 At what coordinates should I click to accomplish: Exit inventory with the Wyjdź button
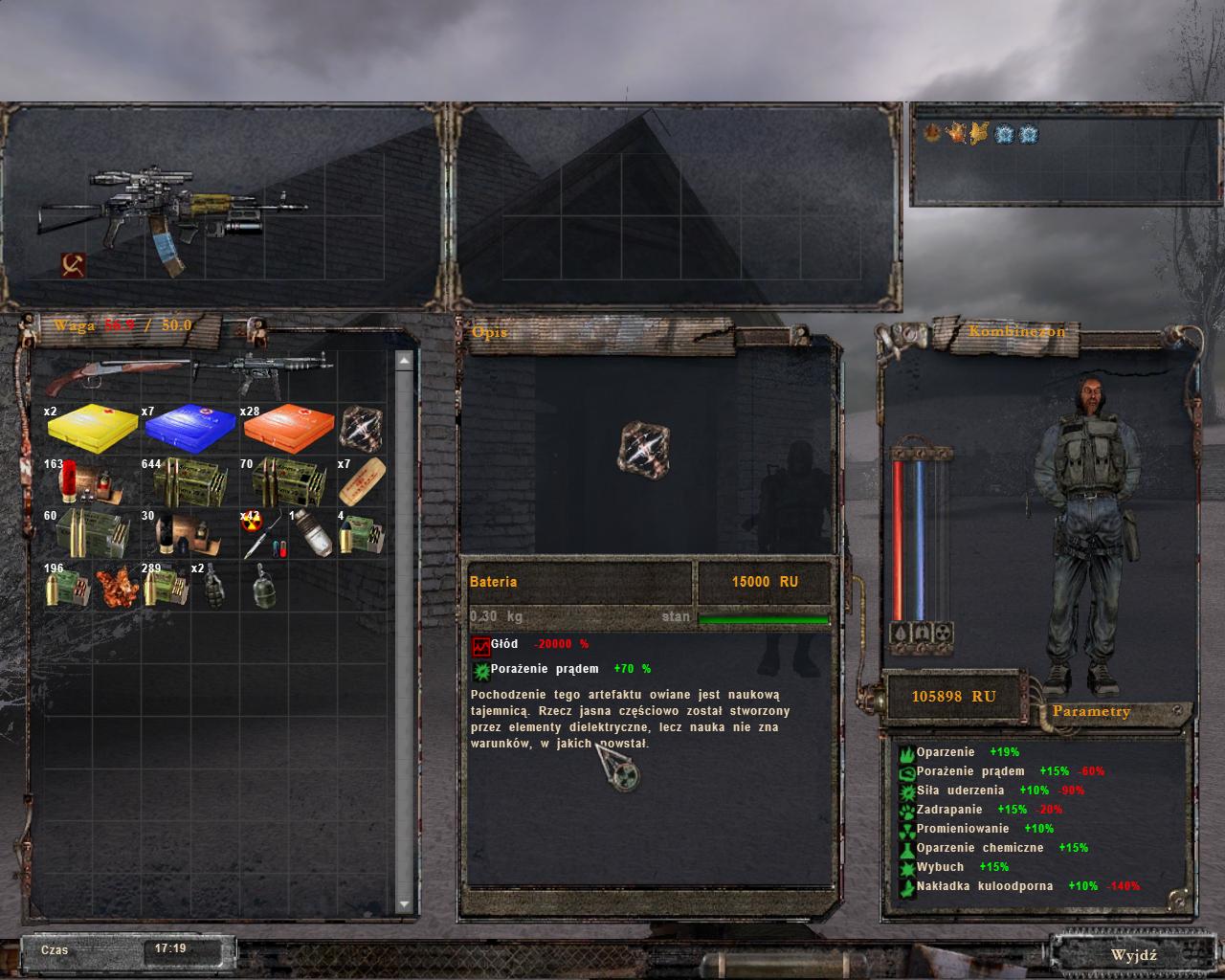1133,954
